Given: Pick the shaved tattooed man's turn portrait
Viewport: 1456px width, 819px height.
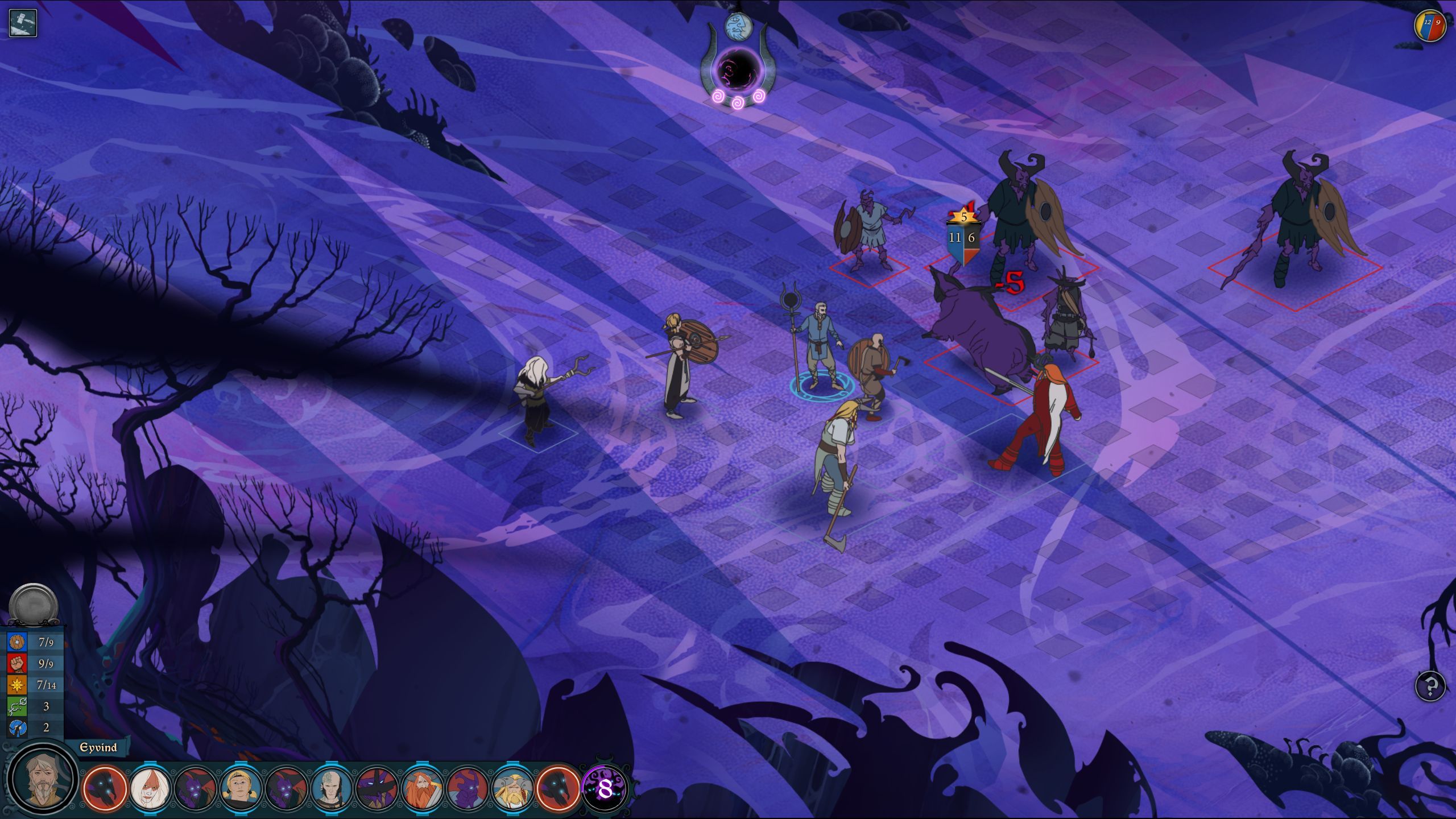Looking at the screenshot, I should click(x=332, y=788).
